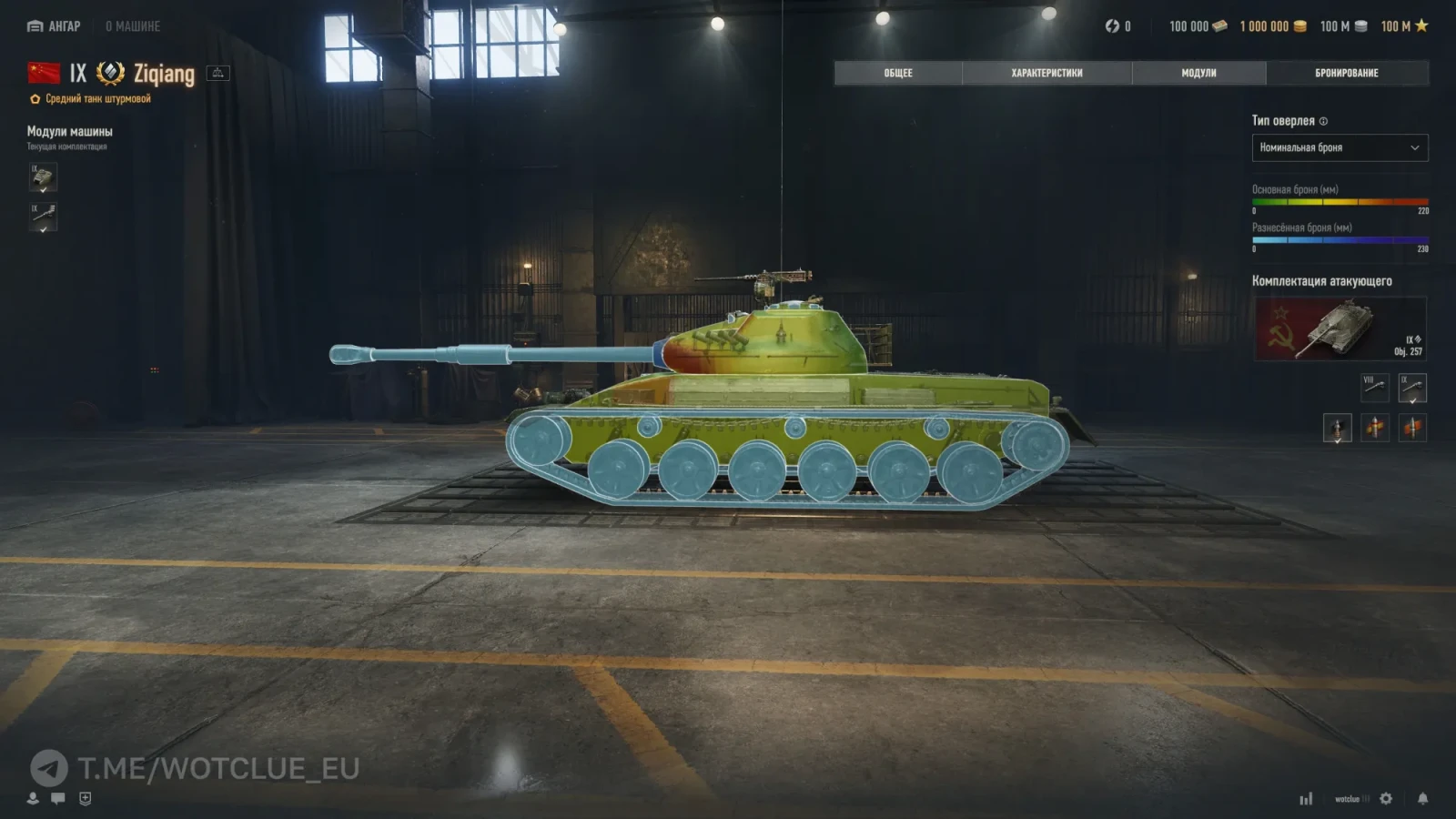The width and height of the screenshot is (1456, 819).
Task: Return to the Ангар (hangar) screen
Action: (x=55, y=26)
